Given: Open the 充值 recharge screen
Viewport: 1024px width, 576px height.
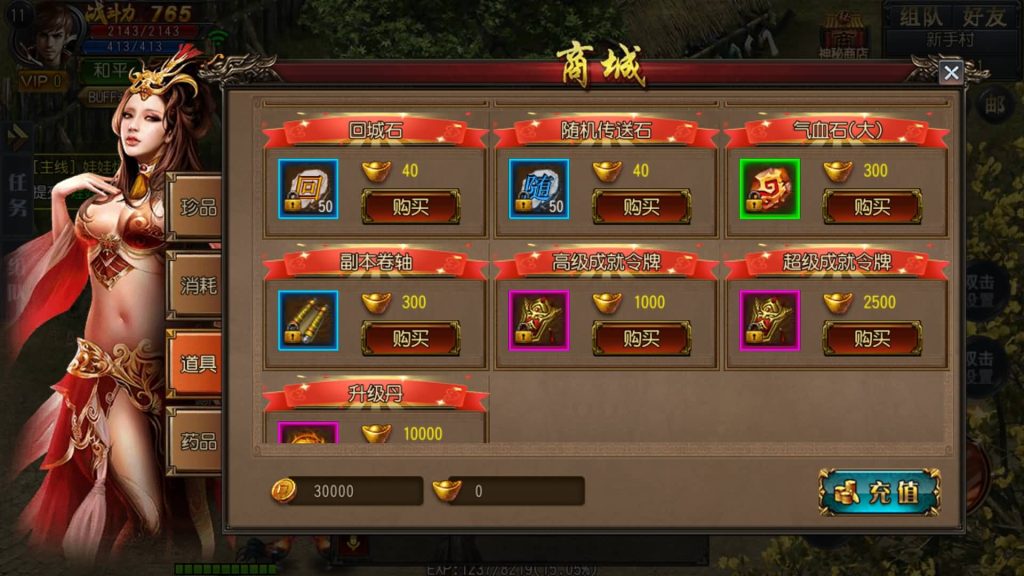Looking at the screenshot, I should pyautogui.click(x=879, y=492).
